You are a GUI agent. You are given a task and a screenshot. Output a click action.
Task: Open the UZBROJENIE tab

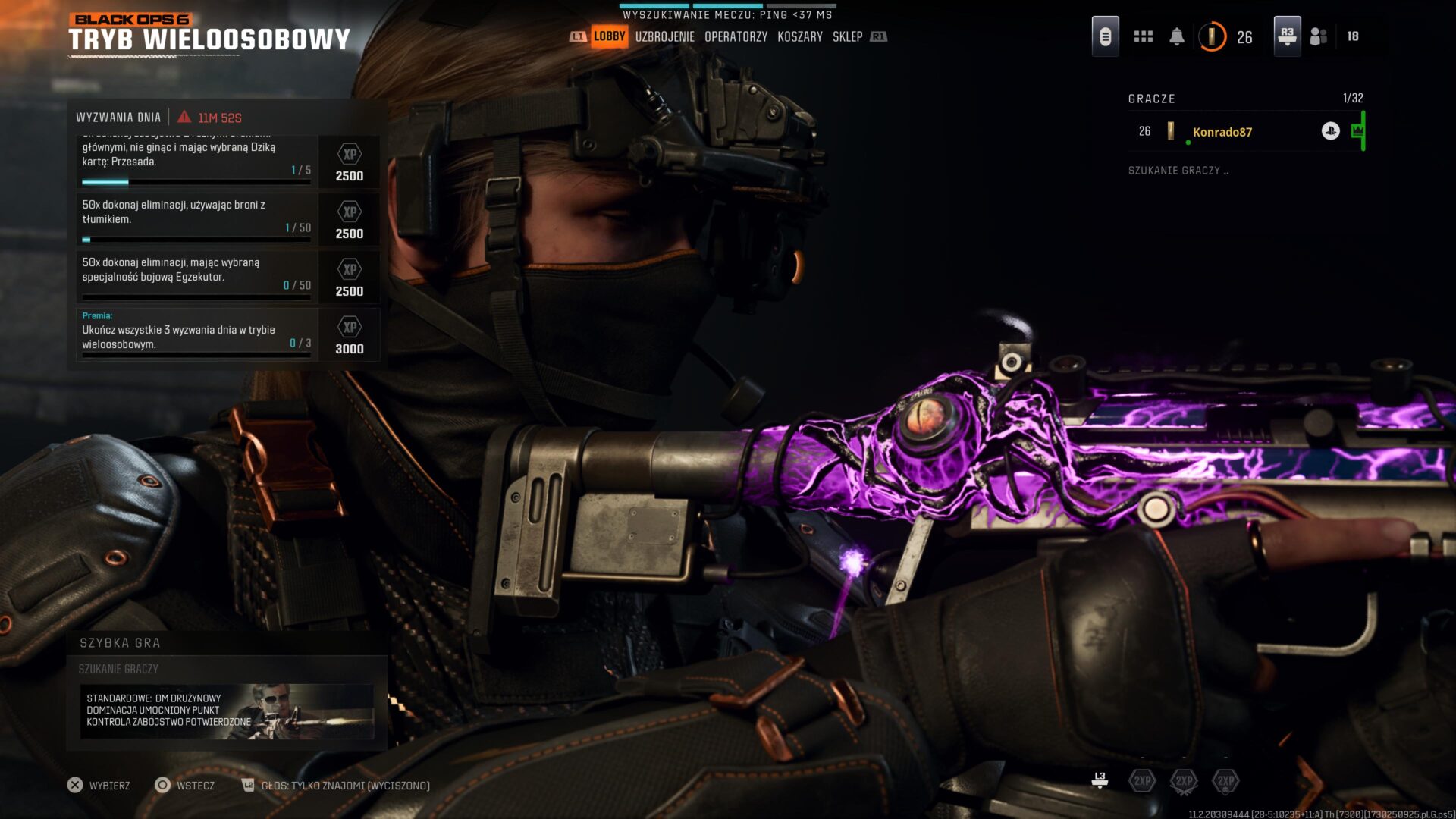click(664, 36)
